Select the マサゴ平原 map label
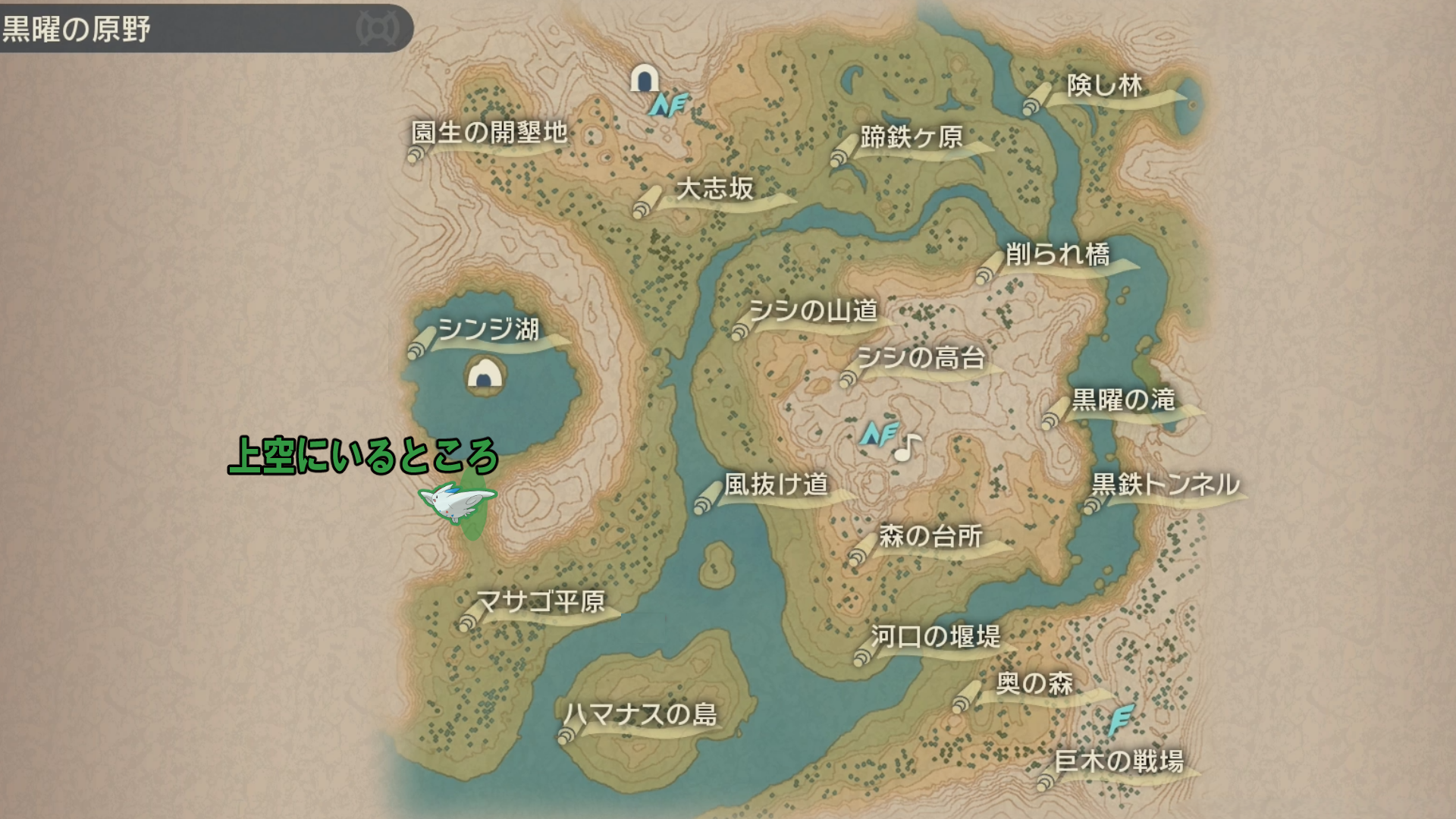The height and width of the screenshot is (819, 1456). [540, 602]
